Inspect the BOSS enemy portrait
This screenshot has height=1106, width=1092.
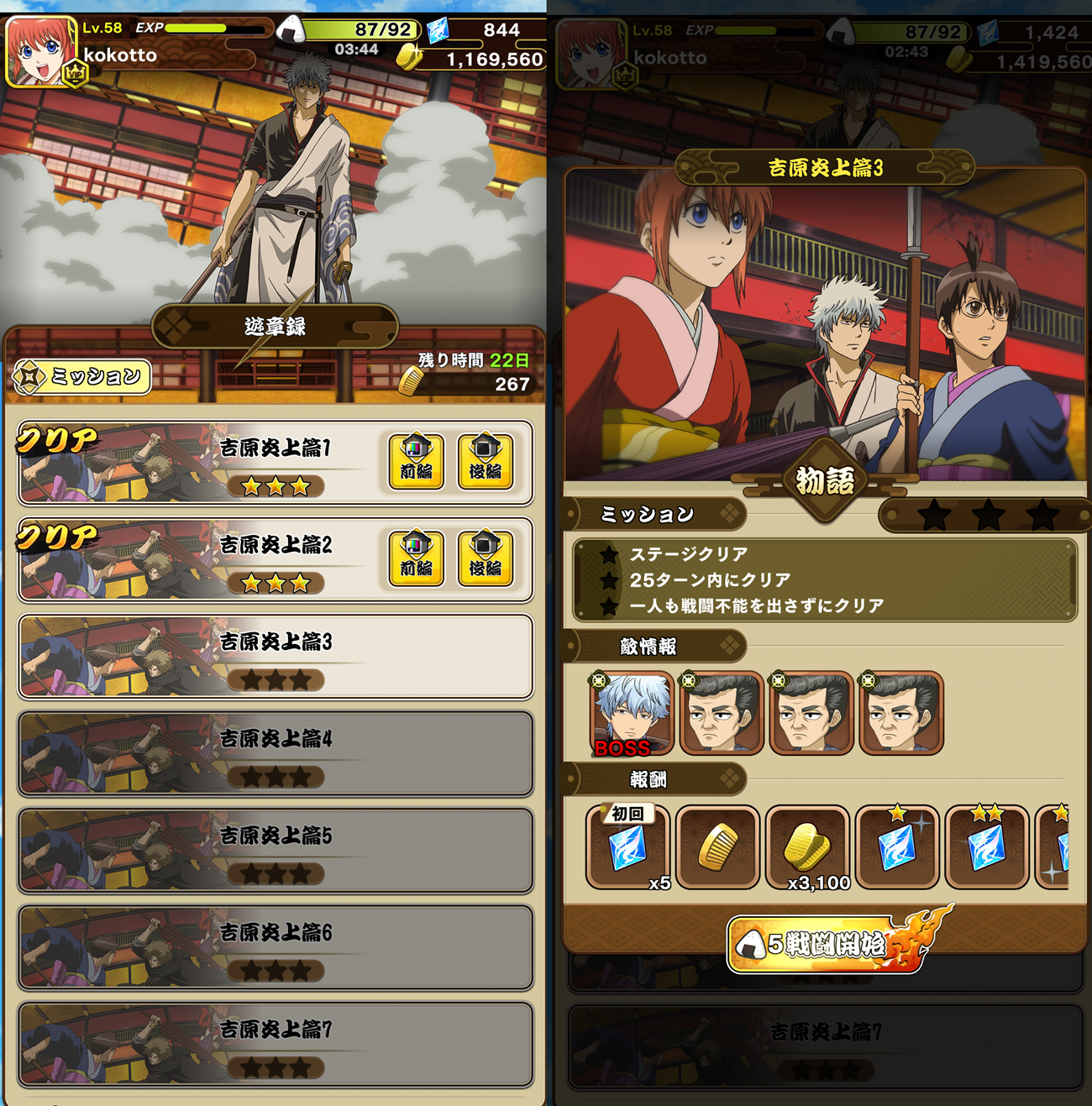coord(633,714)
